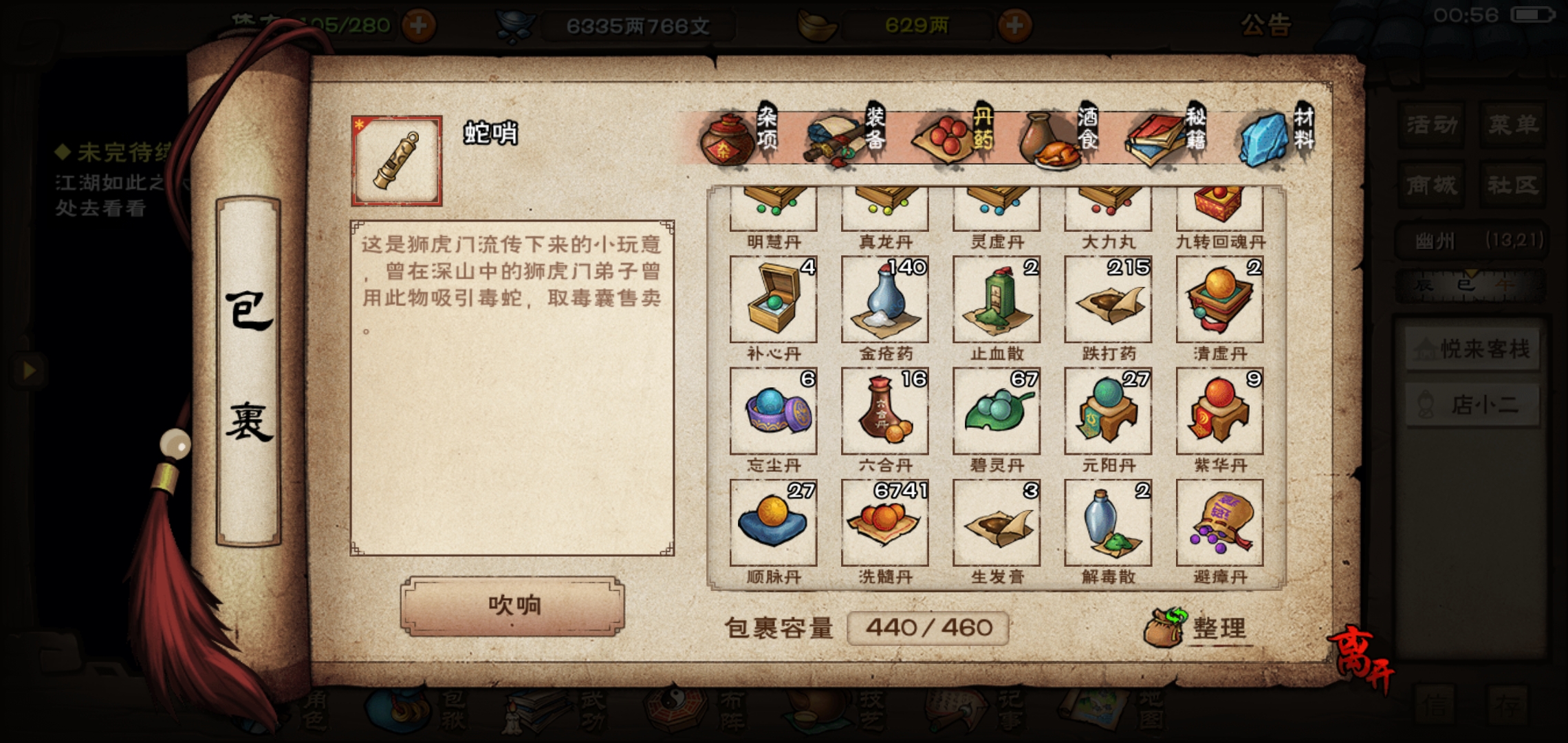The image size is (1568, 743).
Task: Select the 补心丹 item slot
Action: [x=773, y=300]
